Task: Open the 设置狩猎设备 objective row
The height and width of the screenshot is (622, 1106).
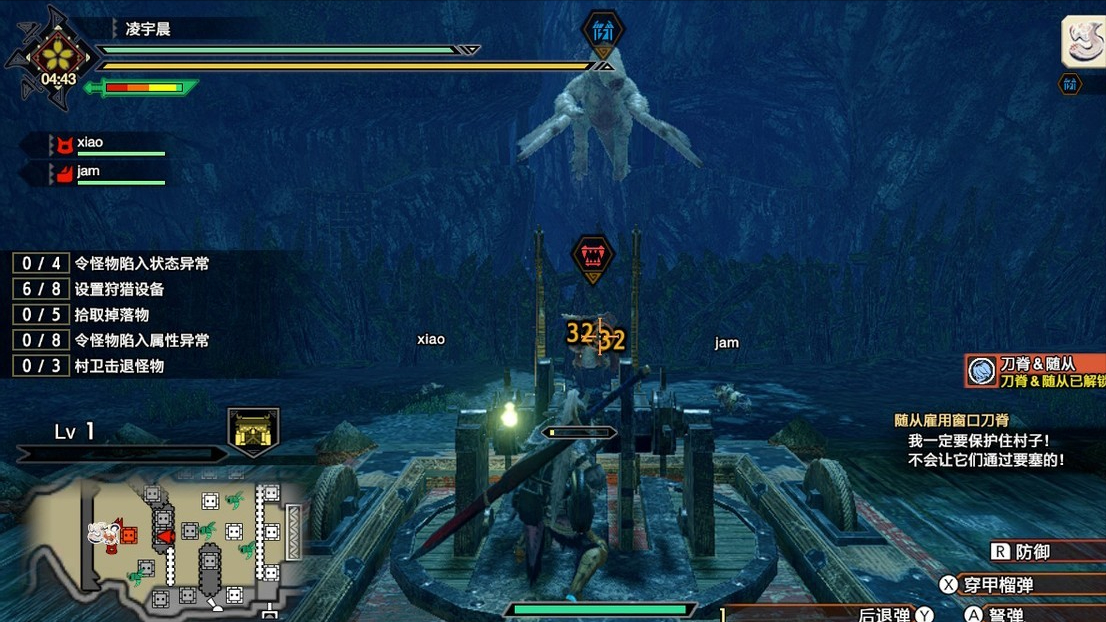Action: [118, 289]
